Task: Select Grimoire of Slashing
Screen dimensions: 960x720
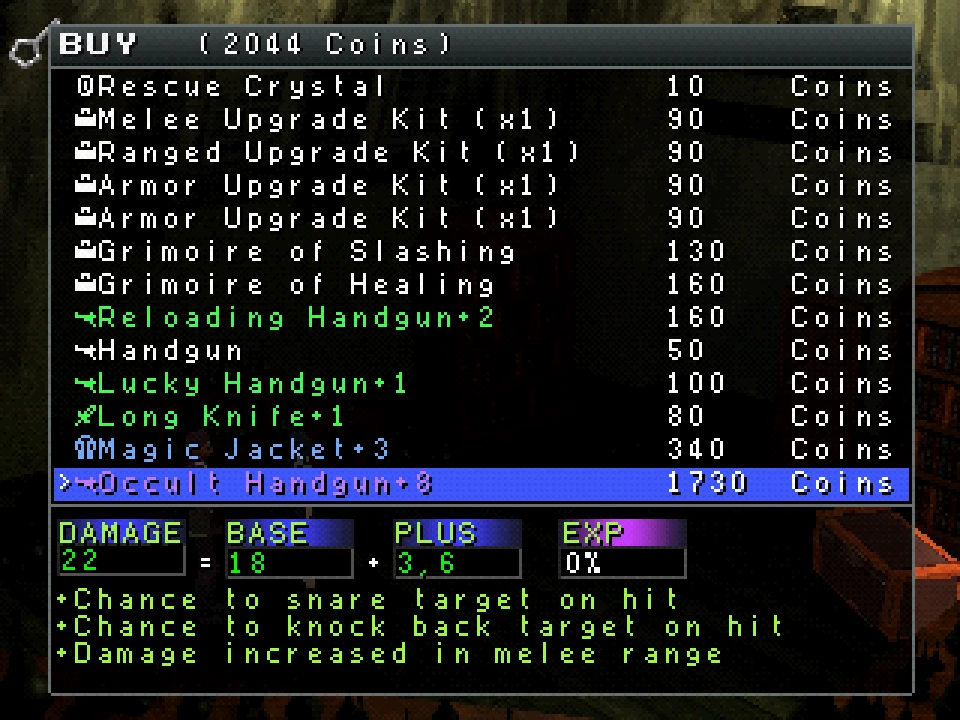Action: point(296,252)
